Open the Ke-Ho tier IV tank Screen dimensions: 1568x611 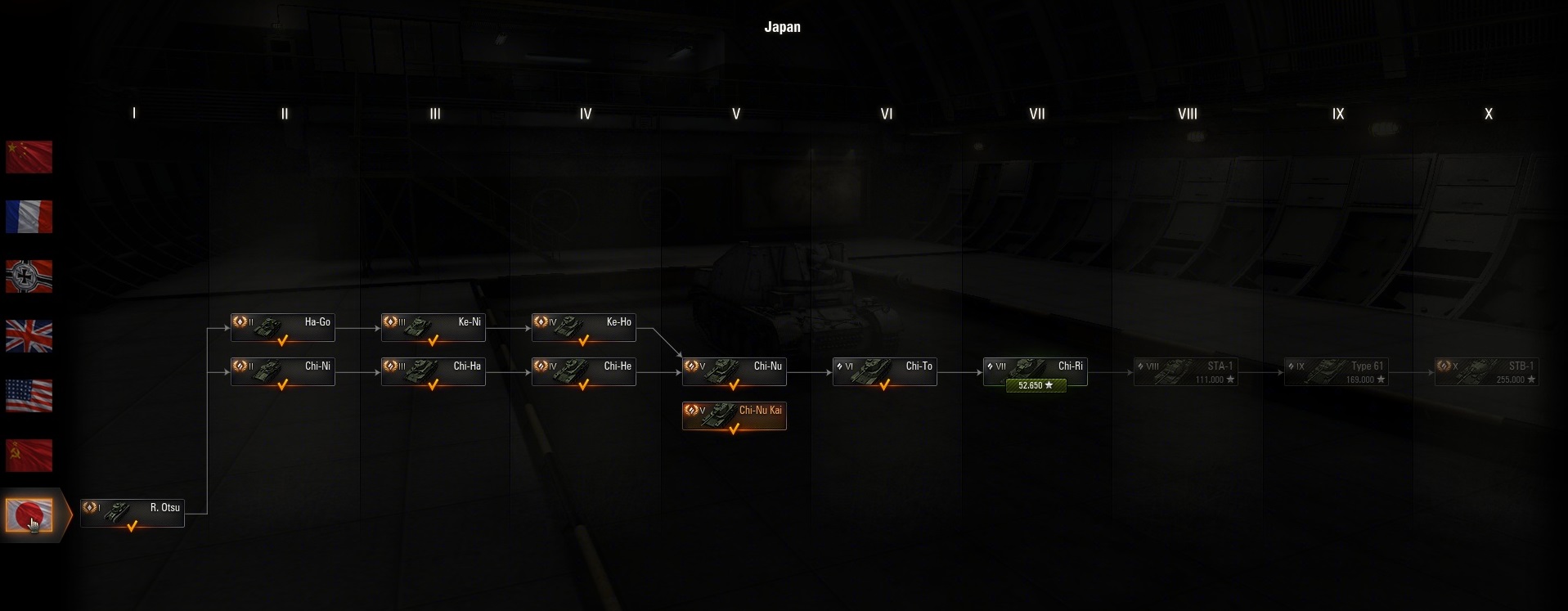pyautogui.click(x=584, y=327)
